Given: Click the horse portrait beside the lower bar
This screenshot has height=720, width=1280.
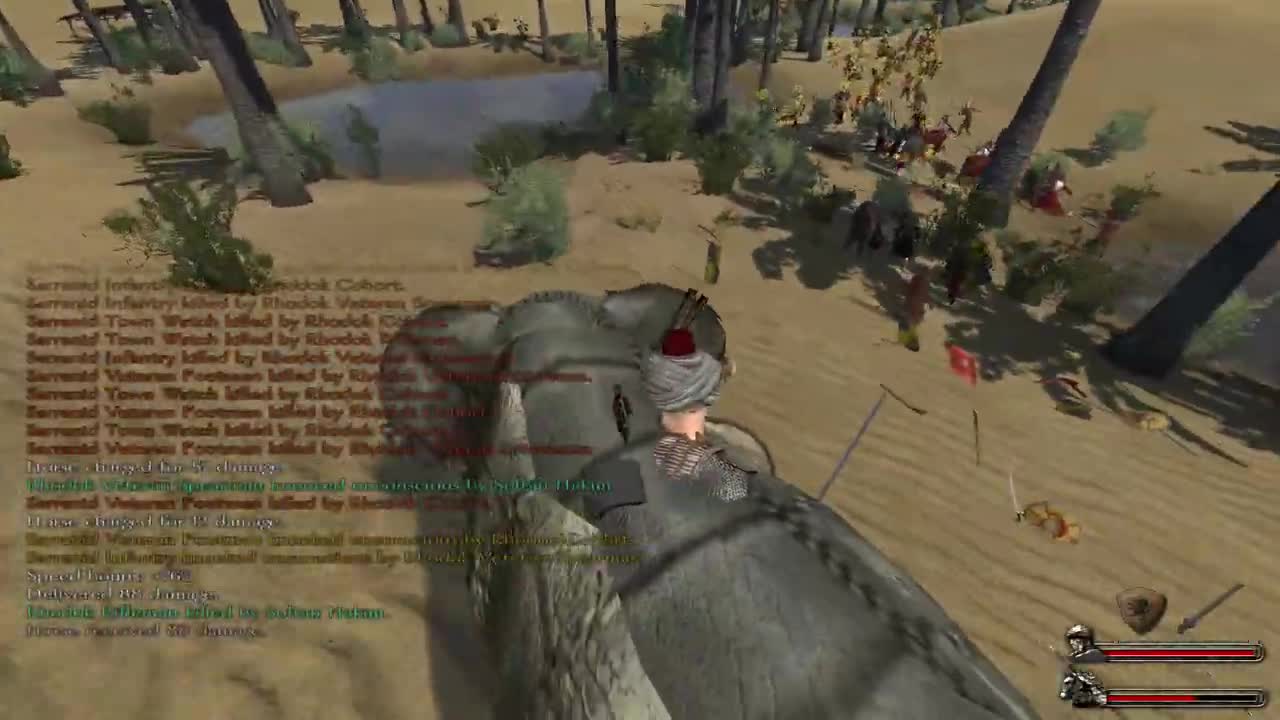Looking at the screenshot, I should pyautogui.click(x=1079, y=688).
